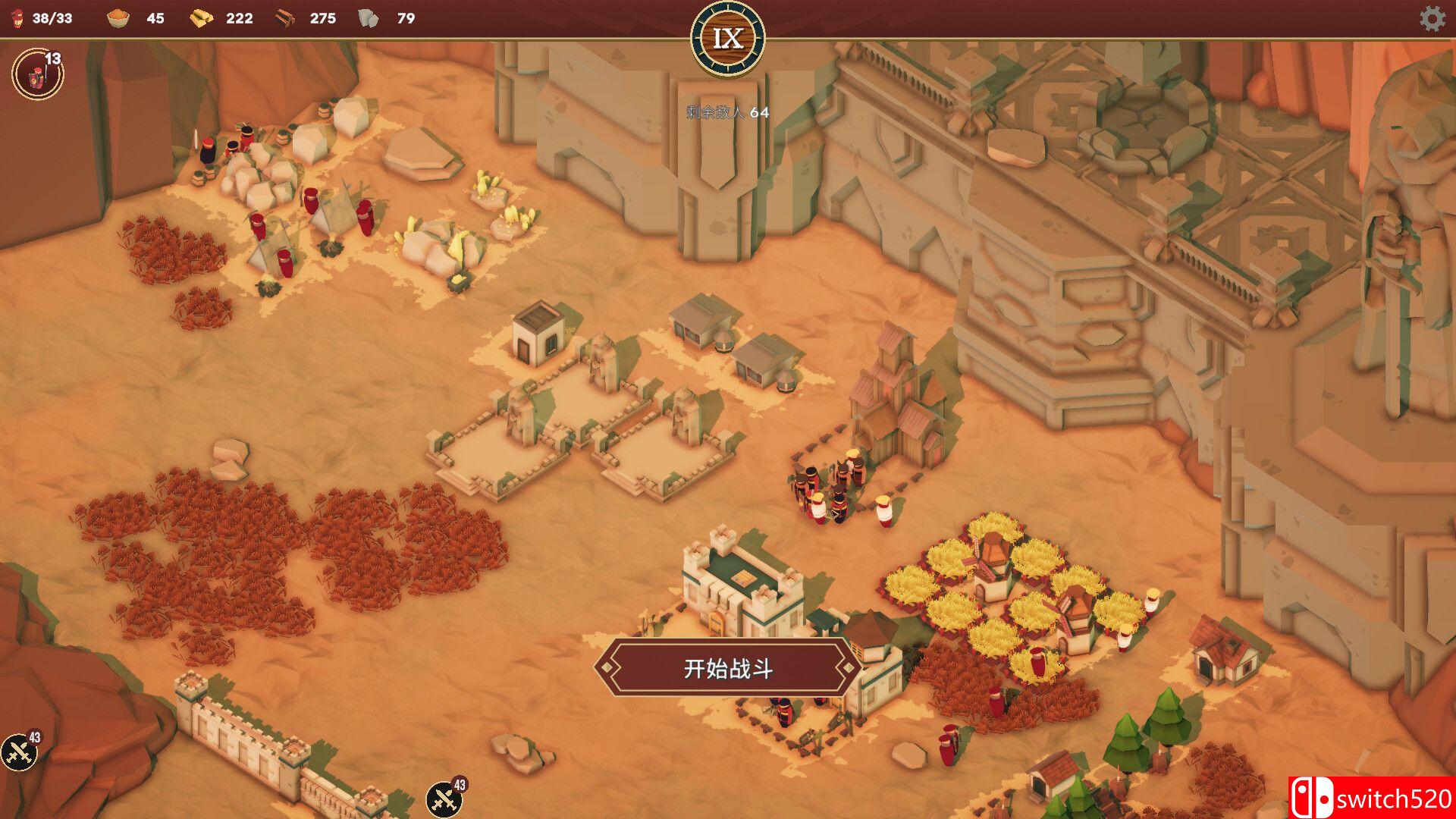The image size is (1456, 819).
Task: Start the battle with the 开始战斗 button
Action: 728,668
